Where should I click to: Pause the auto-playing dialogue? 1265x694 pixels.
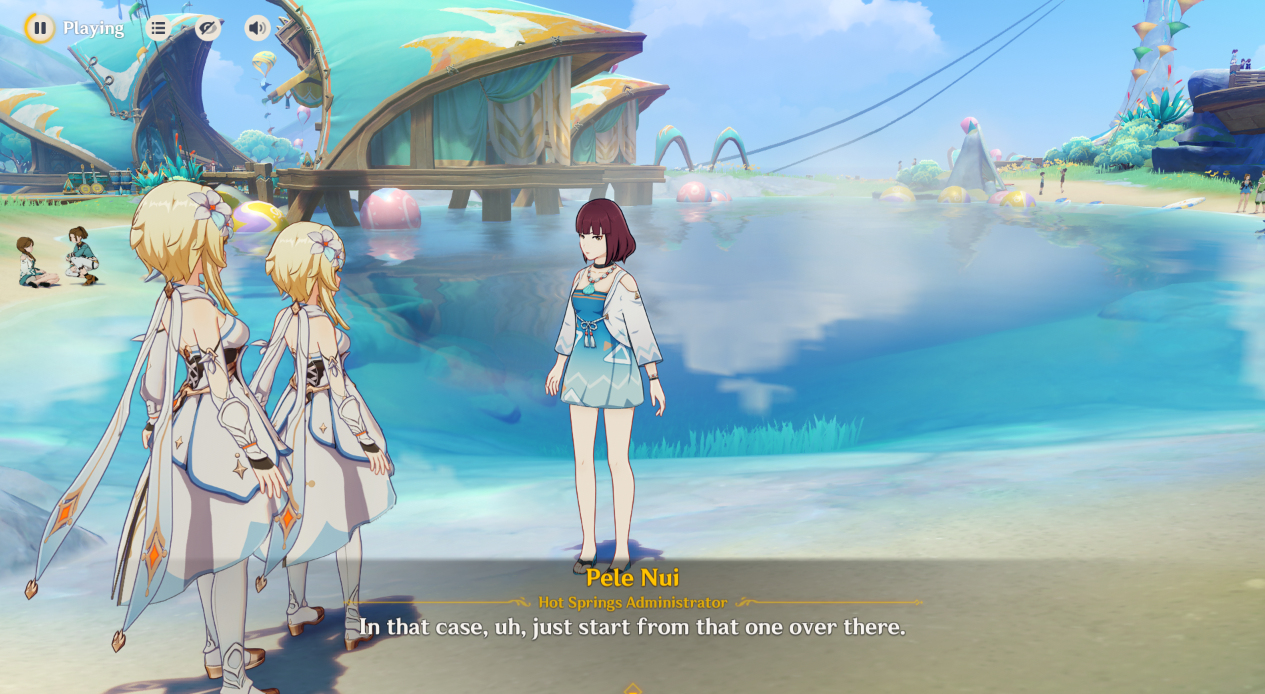click(x=39, y=28)
